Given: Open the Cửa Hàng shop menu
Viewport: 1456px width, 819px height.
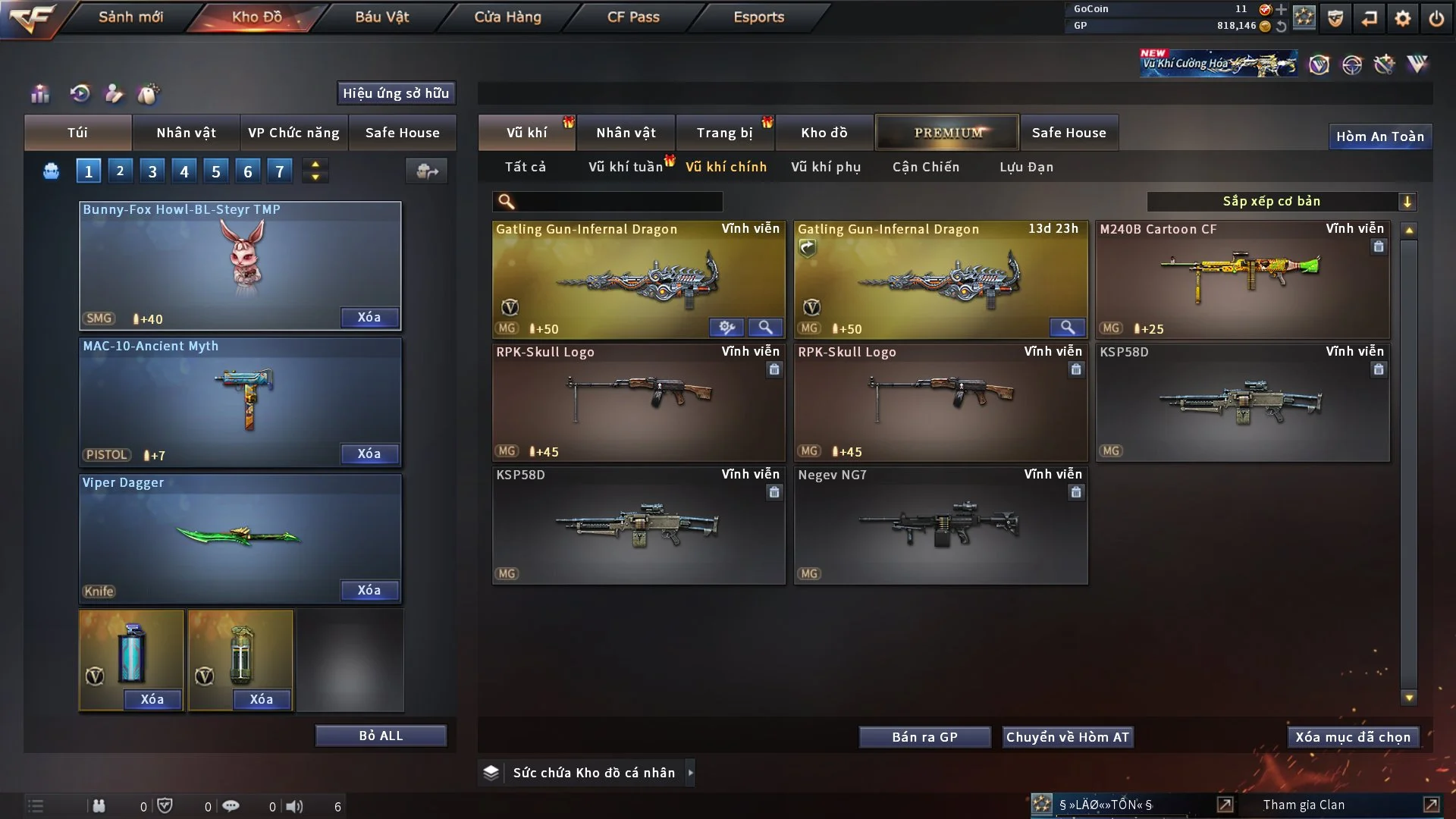Looking at the screenshot, I should [x=507, y=17].
